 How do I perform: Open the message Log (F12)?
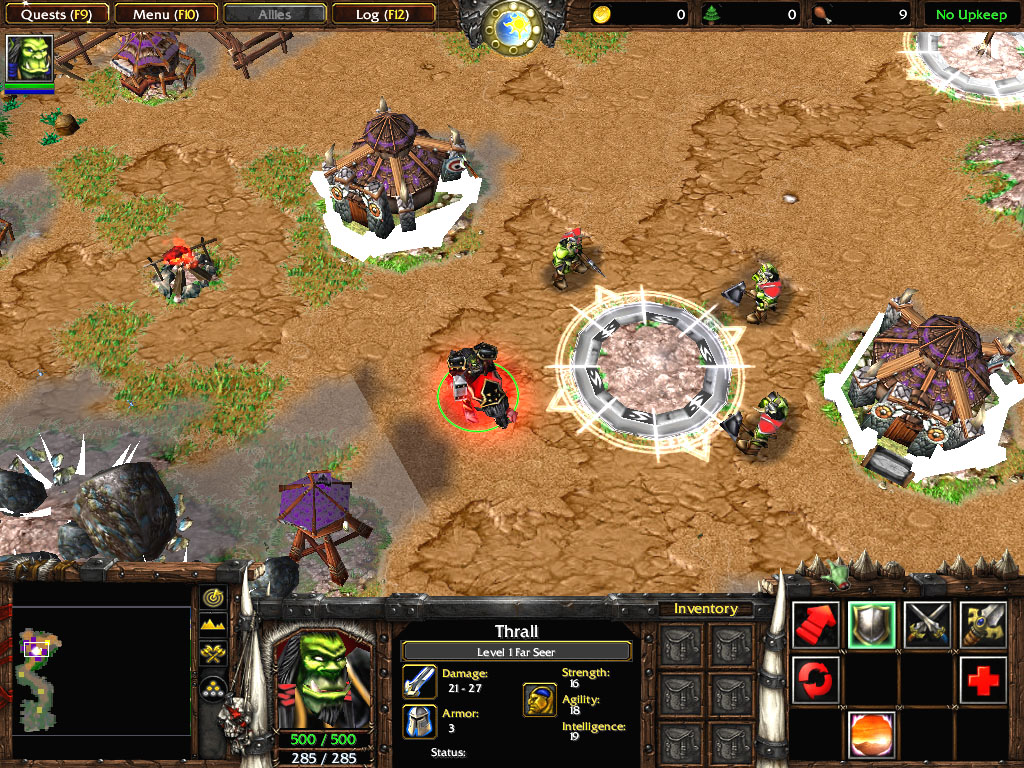(383, 14)
